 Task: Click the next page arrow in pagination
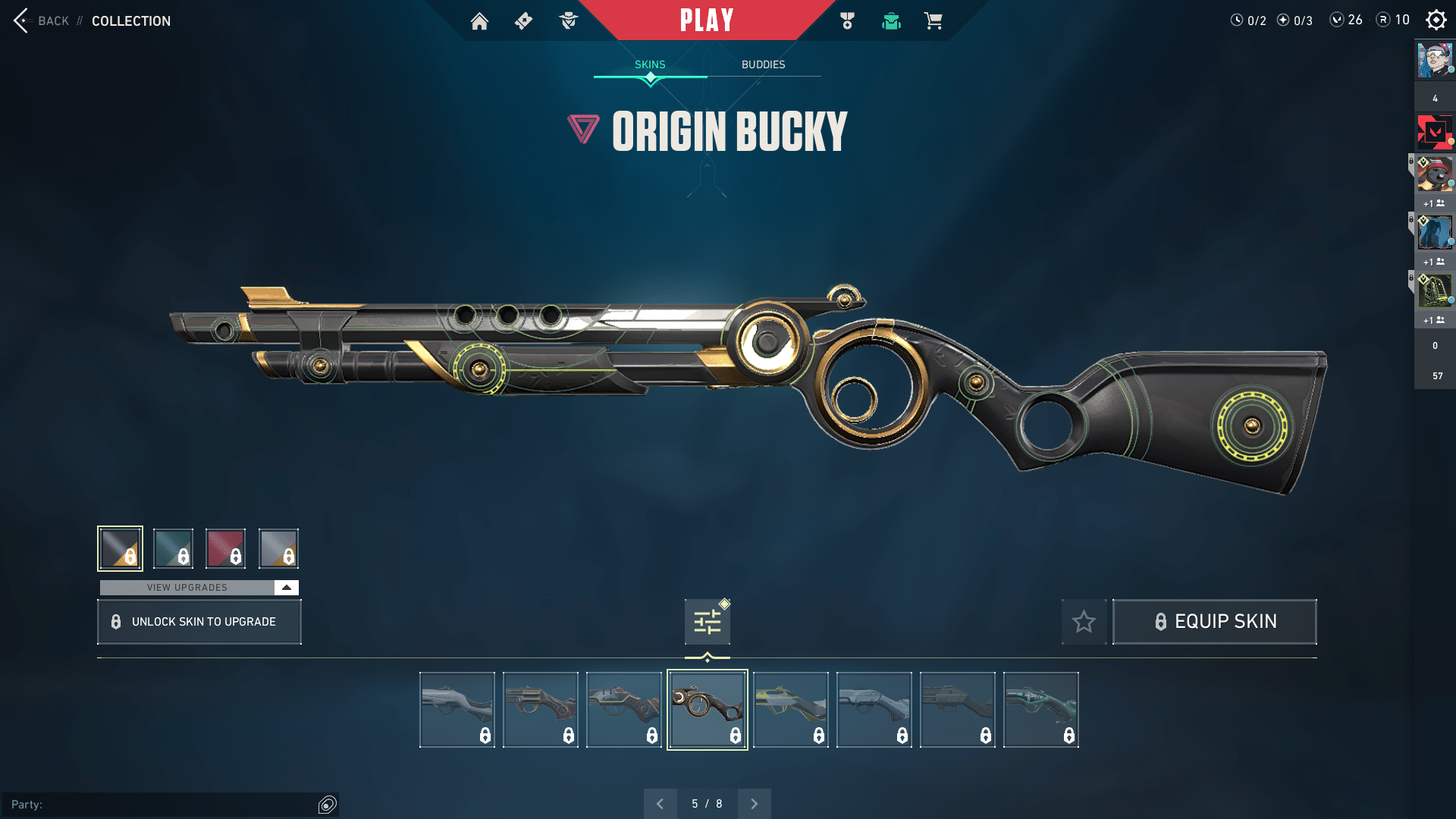pyautogui.click(x=754, y=803)
